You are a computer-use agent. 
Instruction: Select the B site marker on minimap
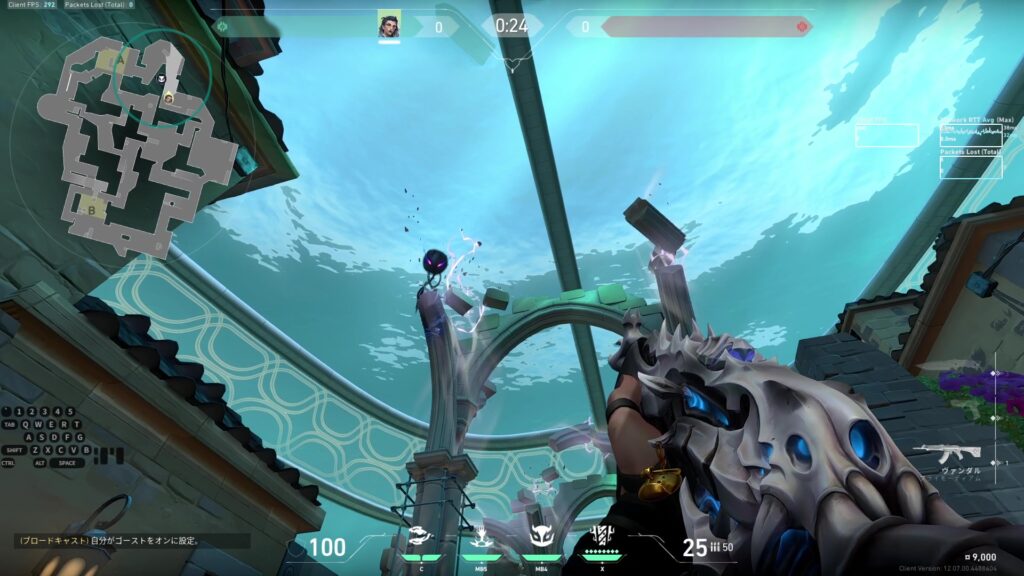tap(94, 209)
